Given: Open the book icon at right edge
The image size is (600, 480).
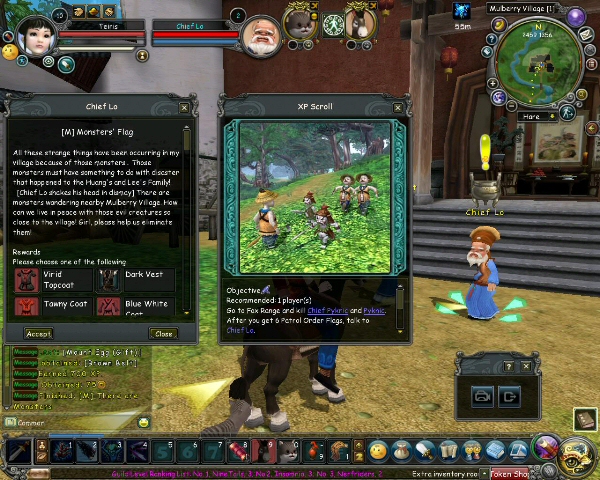Looking at the screenshot, I should click(x=585, y=419).
